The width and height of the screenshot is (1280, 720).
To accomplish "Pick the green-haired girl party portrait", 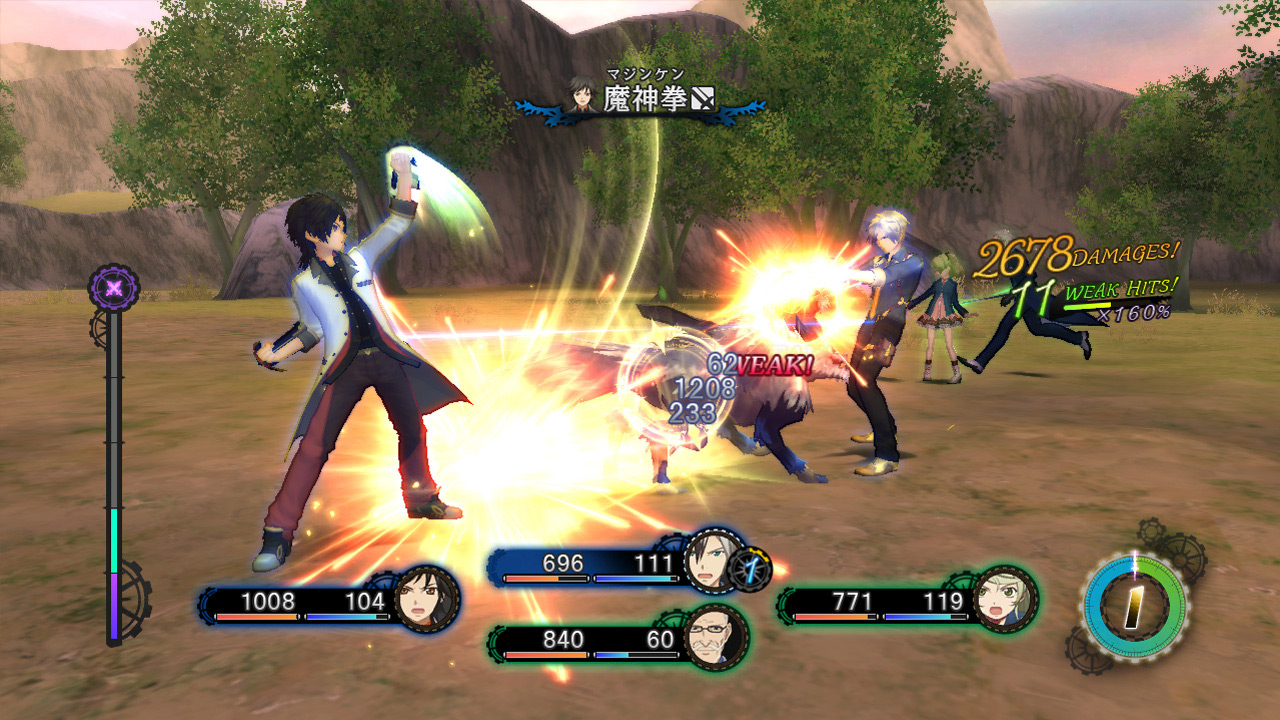I will [1004, 599].
